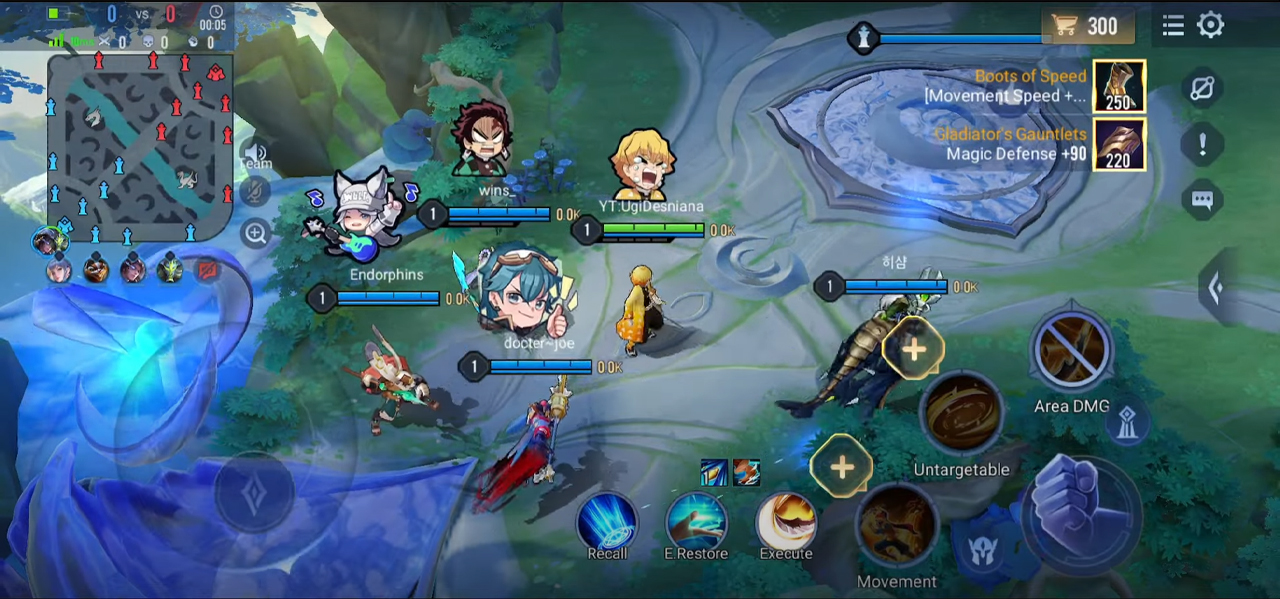Activate the Execute battle spell

(786, 521)
